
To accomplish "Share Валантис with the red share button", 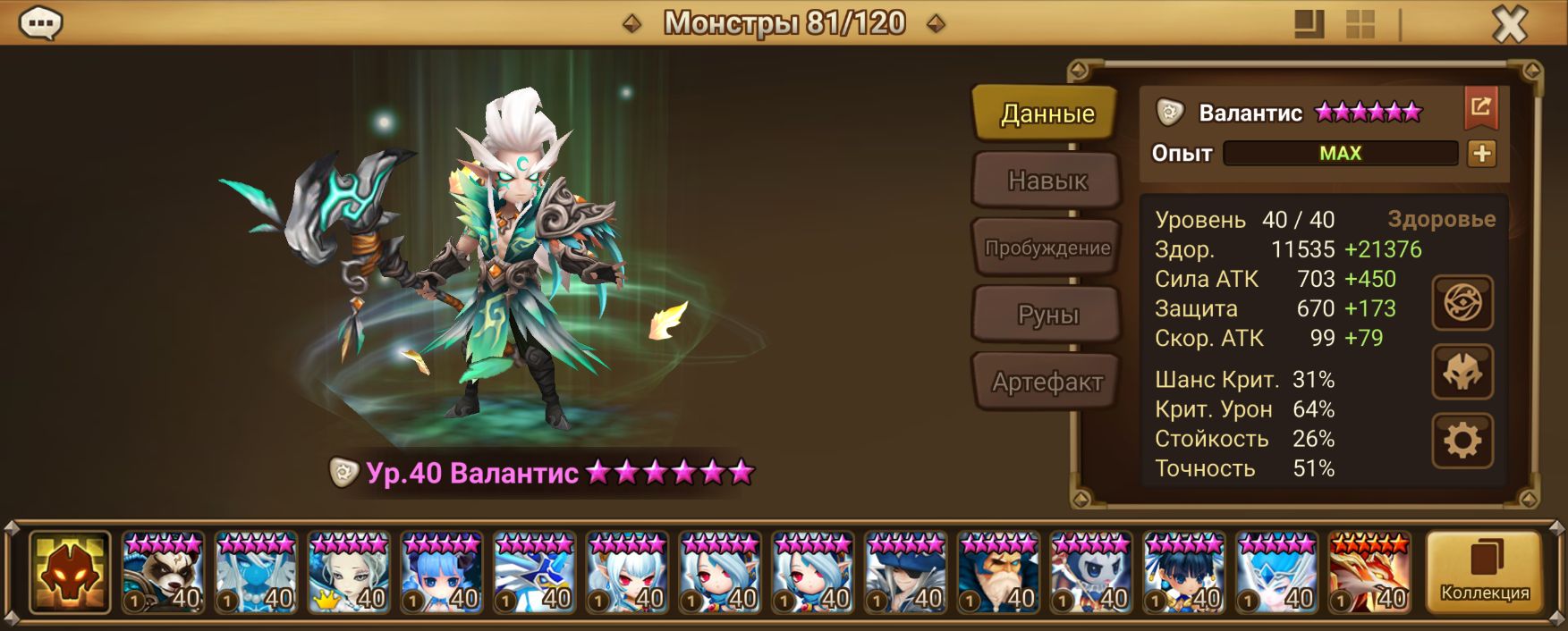I will tap(1480, 108).
